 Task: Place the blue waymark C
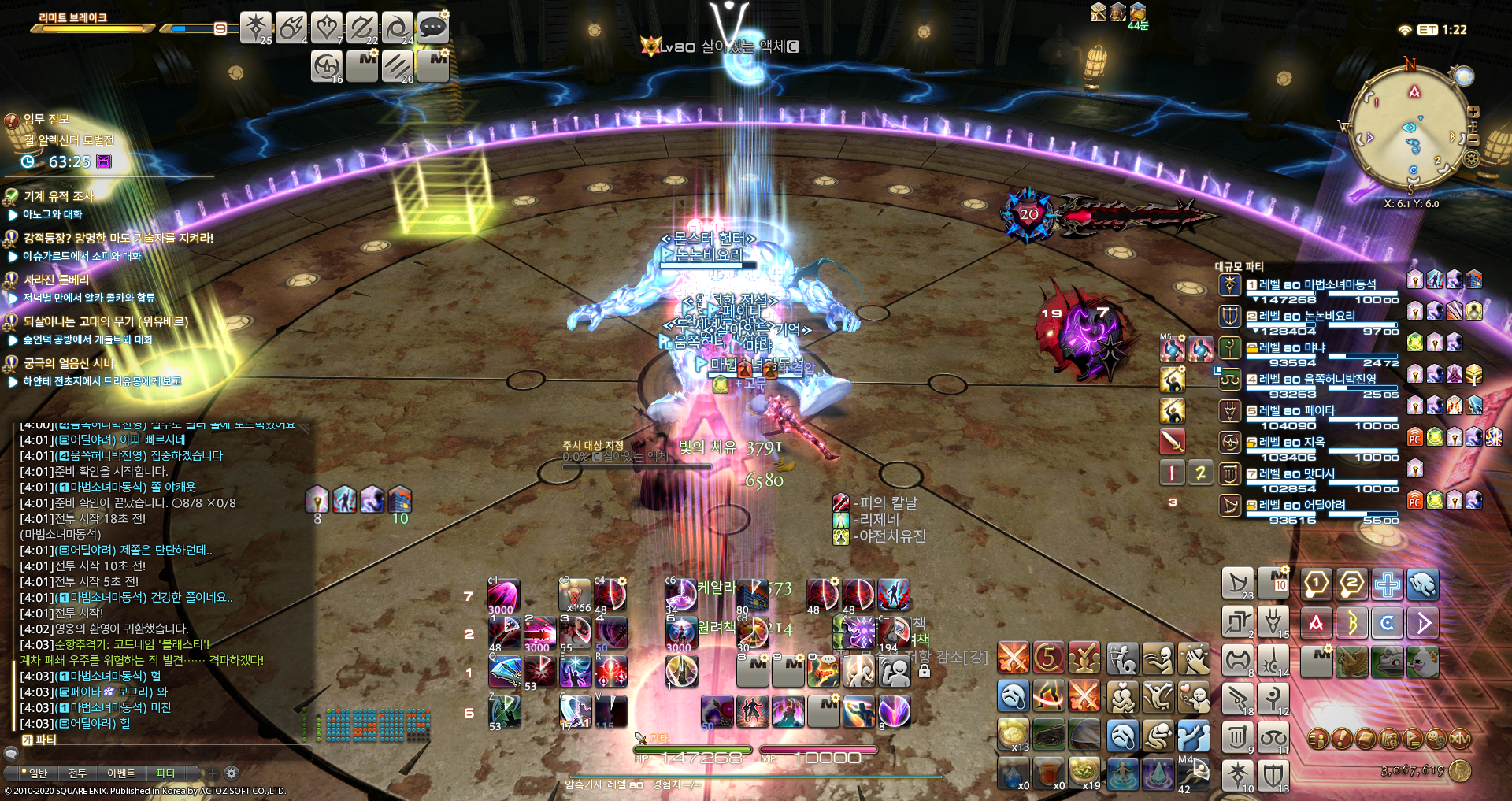[1388, 623]
